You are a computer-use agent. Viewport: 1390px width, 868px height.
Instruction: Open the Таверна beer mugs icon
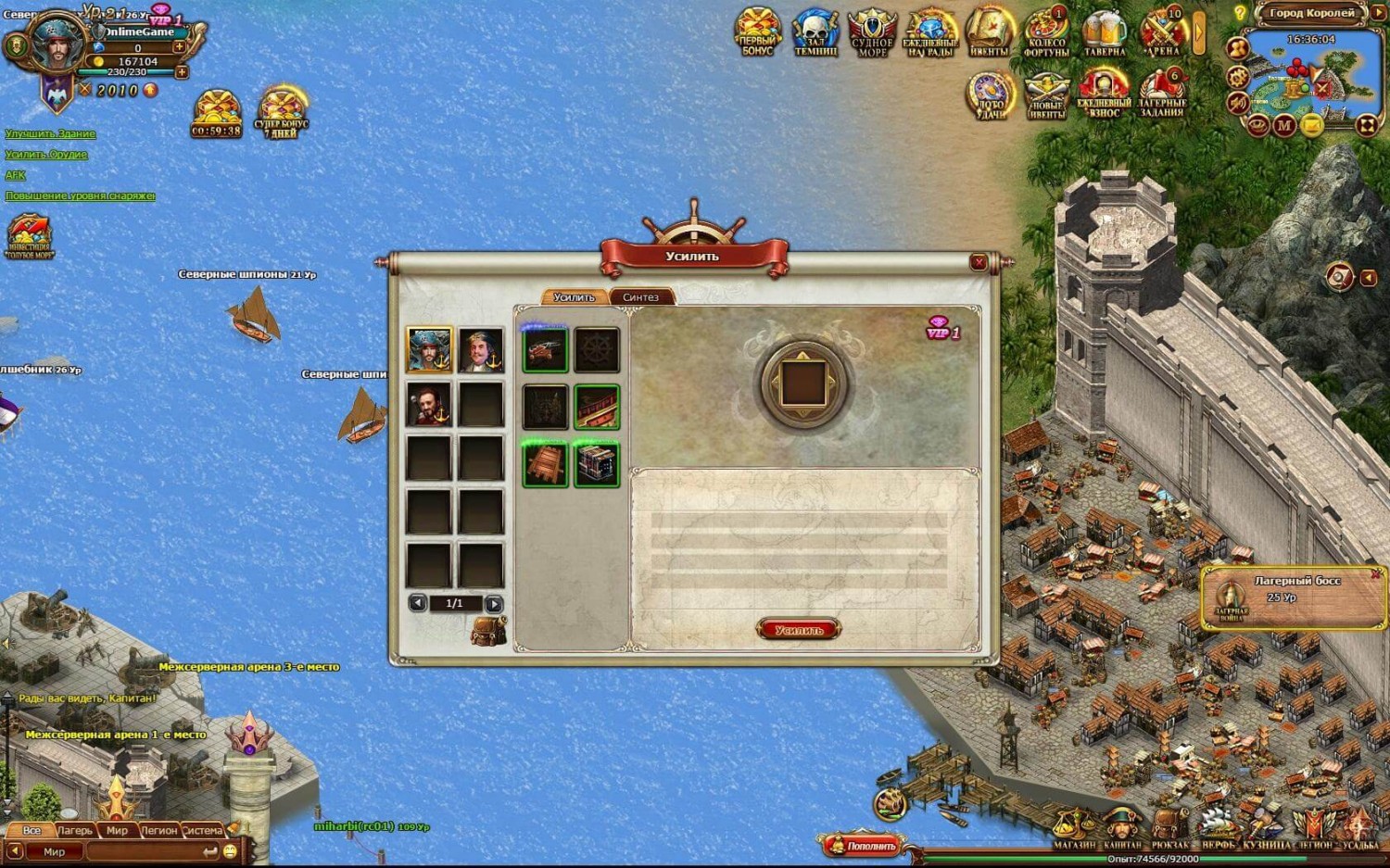(x=1105, y=35)
